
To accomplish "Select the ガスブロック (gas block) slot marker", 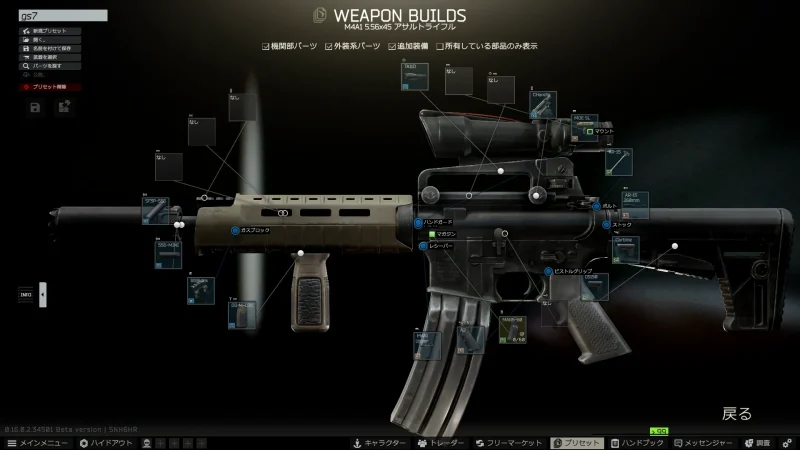I will click(x=236, y=230).
